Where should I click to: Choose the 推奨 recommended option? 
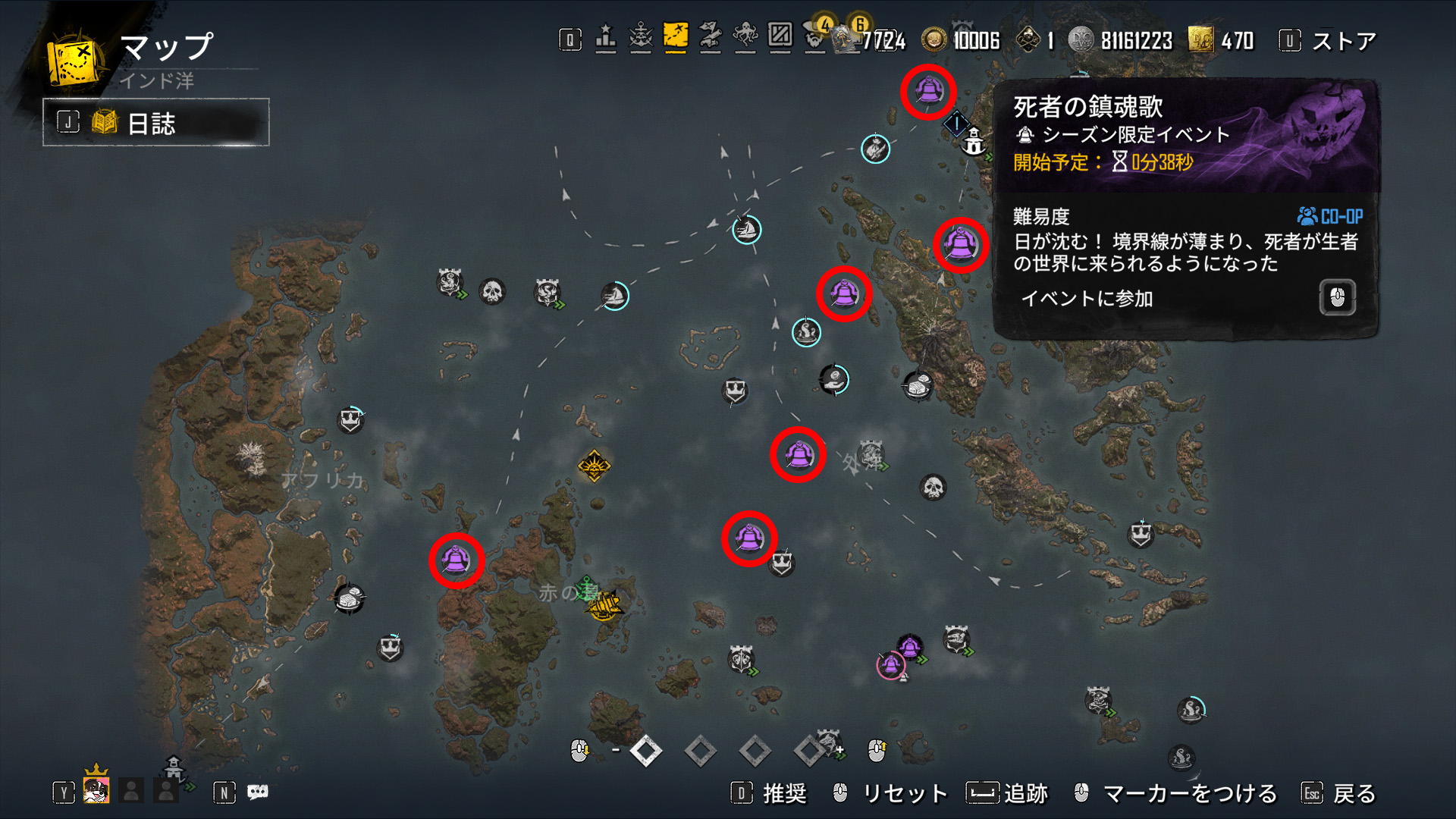click(x=783, y=793)
